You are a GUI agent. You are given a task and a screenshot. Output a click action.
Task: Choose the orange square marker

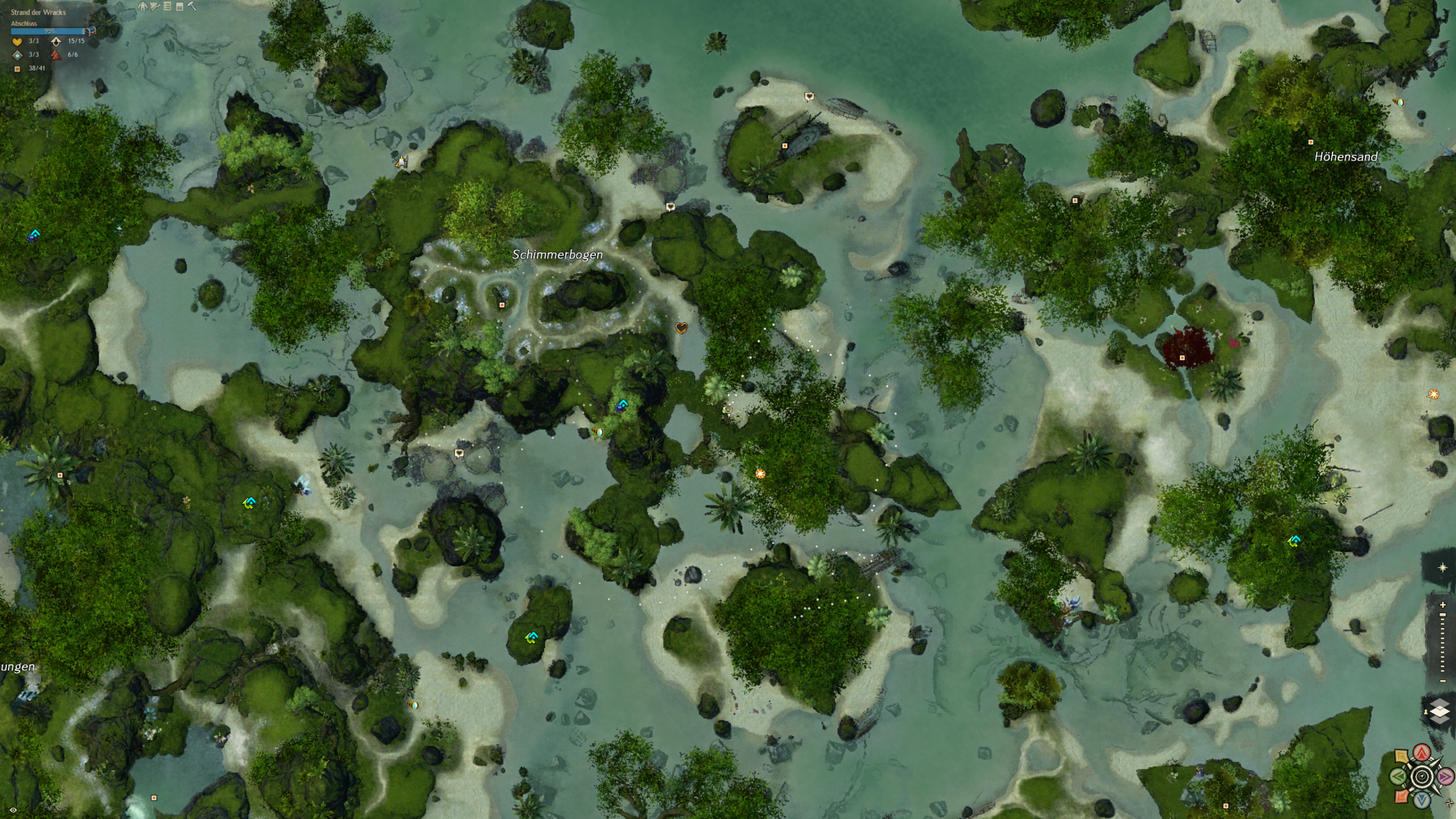(x=1402, y=796)
